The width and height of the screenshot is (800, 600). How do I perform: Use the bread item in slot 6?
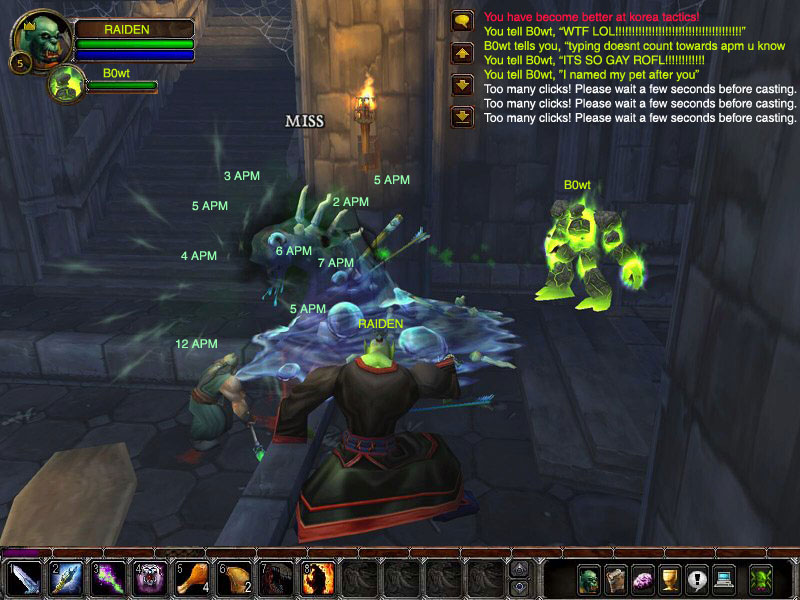[234, 579]
